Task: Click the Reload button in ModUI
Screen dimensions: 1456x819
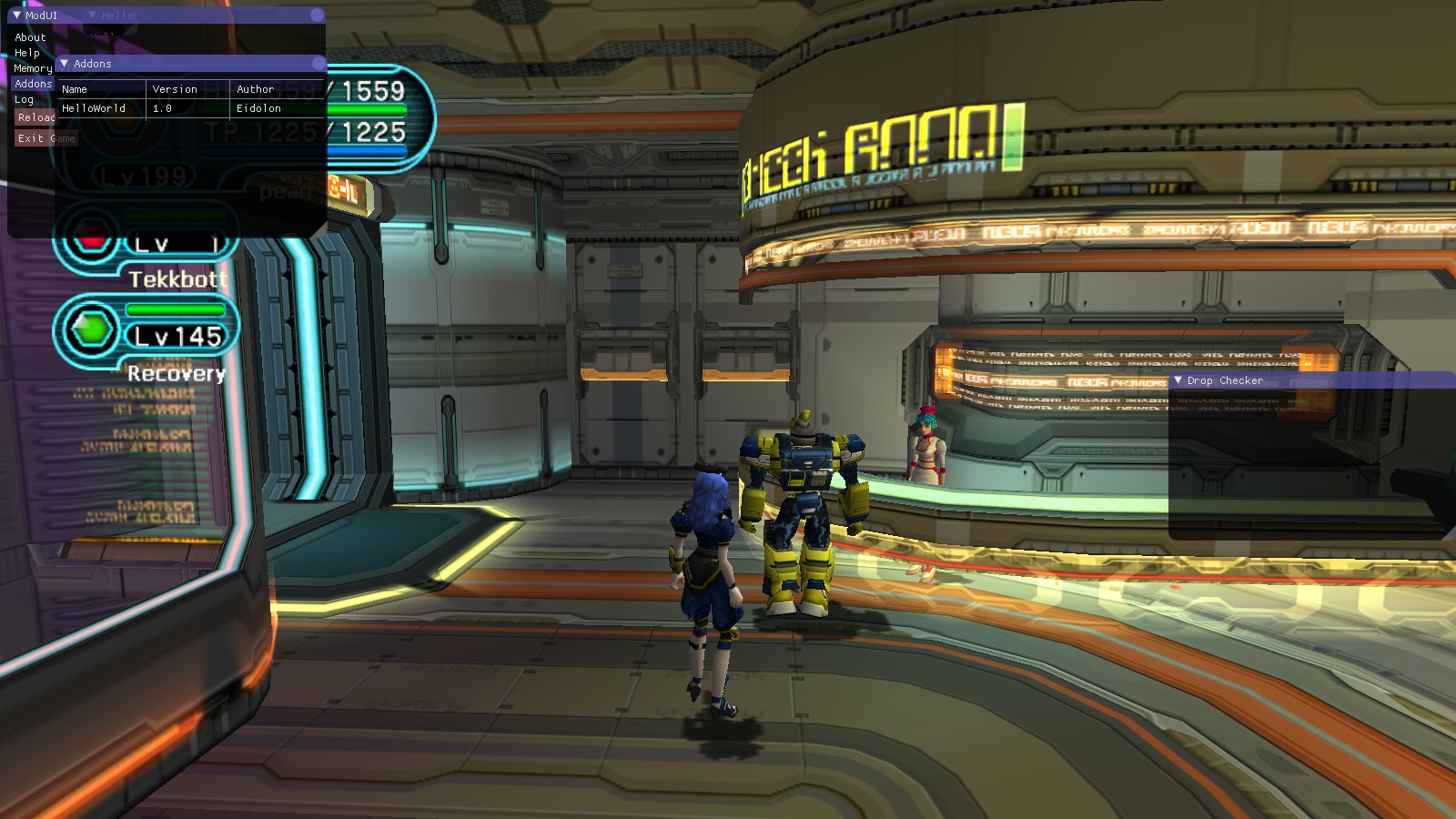Action: pos(35,117)
